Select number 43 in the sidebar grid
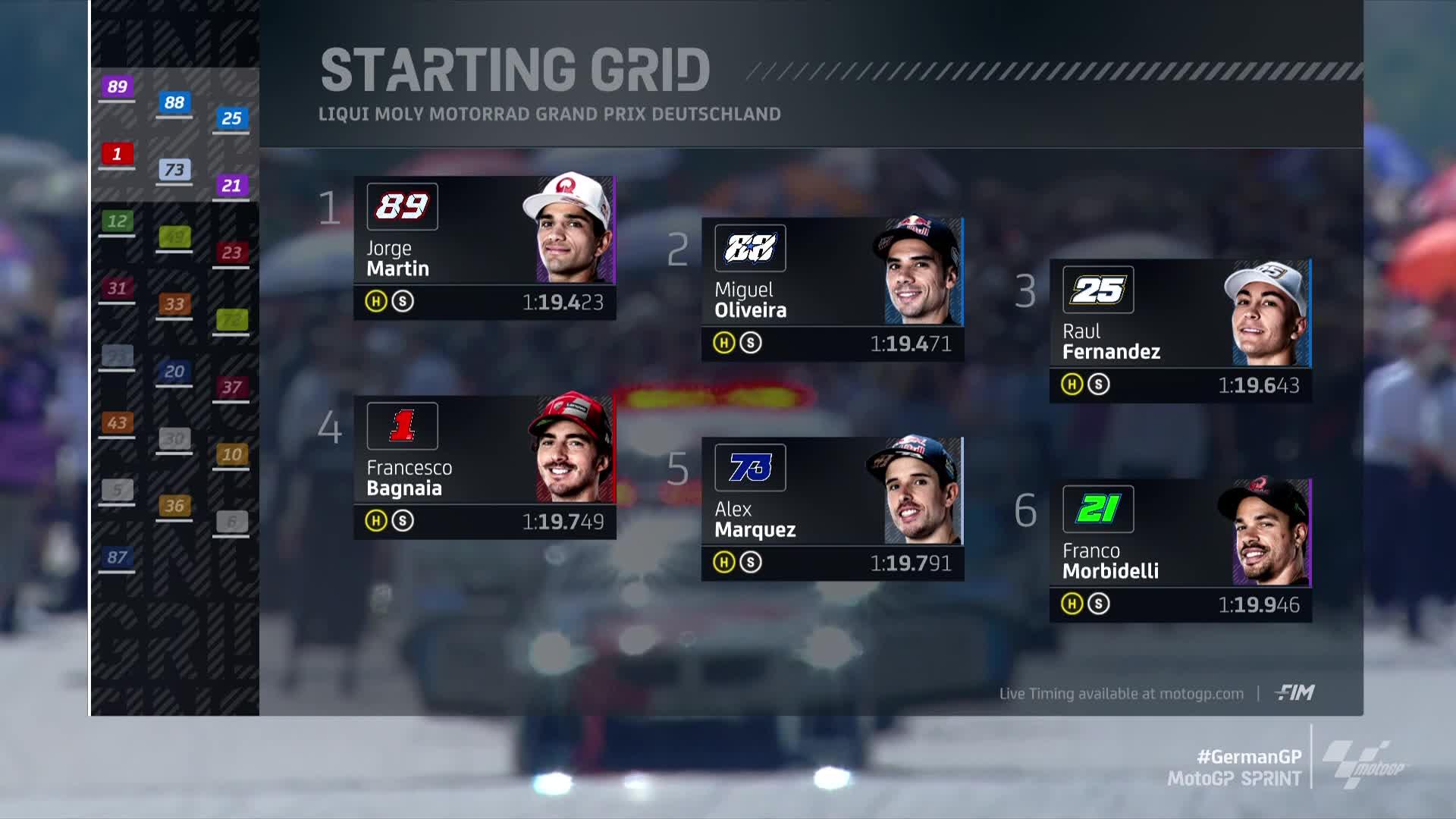This screenshot has width=1456, height=819. (x=117, y=423)
